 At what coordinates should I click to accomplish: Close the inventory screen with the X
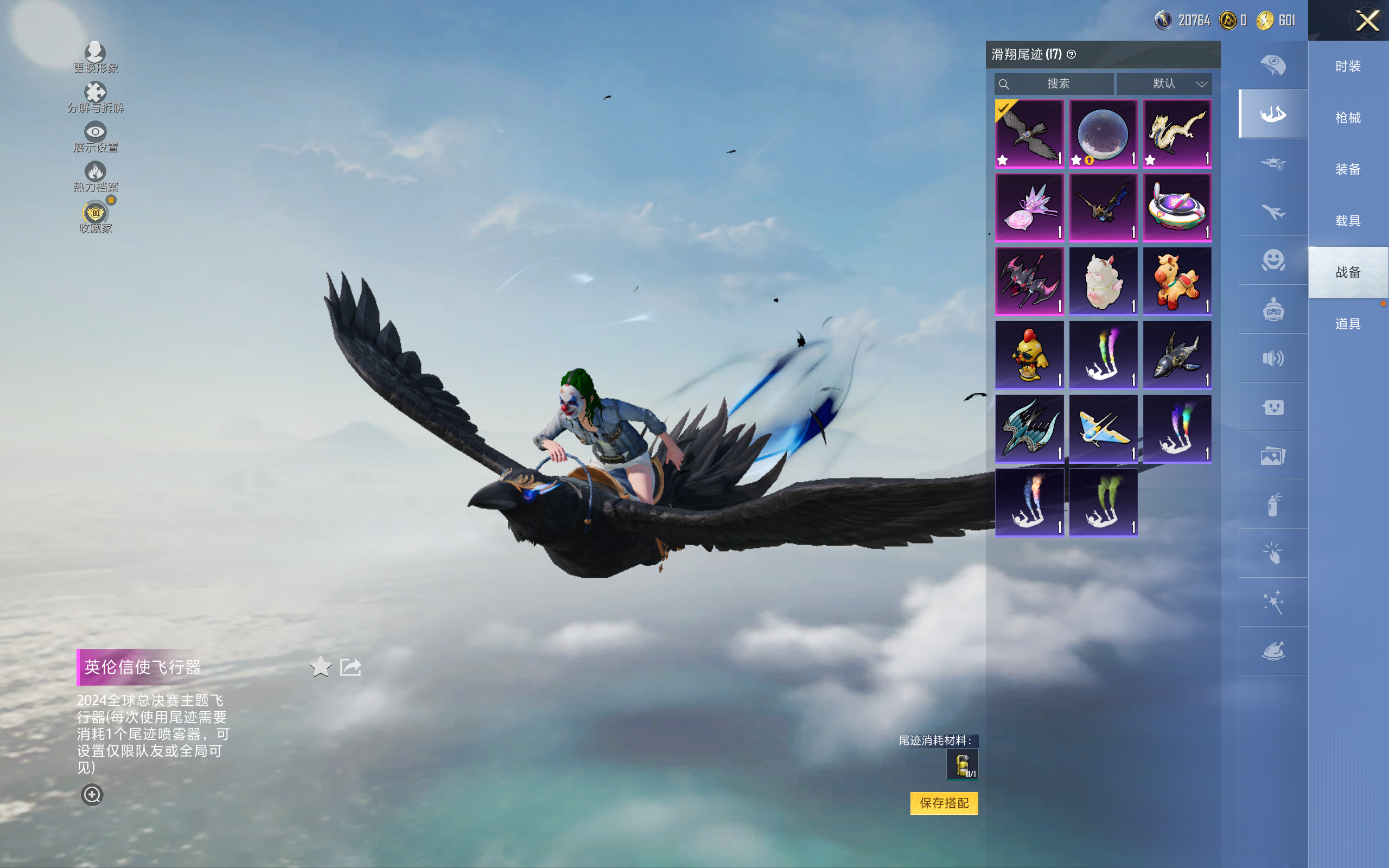(x=1367, y=21)
